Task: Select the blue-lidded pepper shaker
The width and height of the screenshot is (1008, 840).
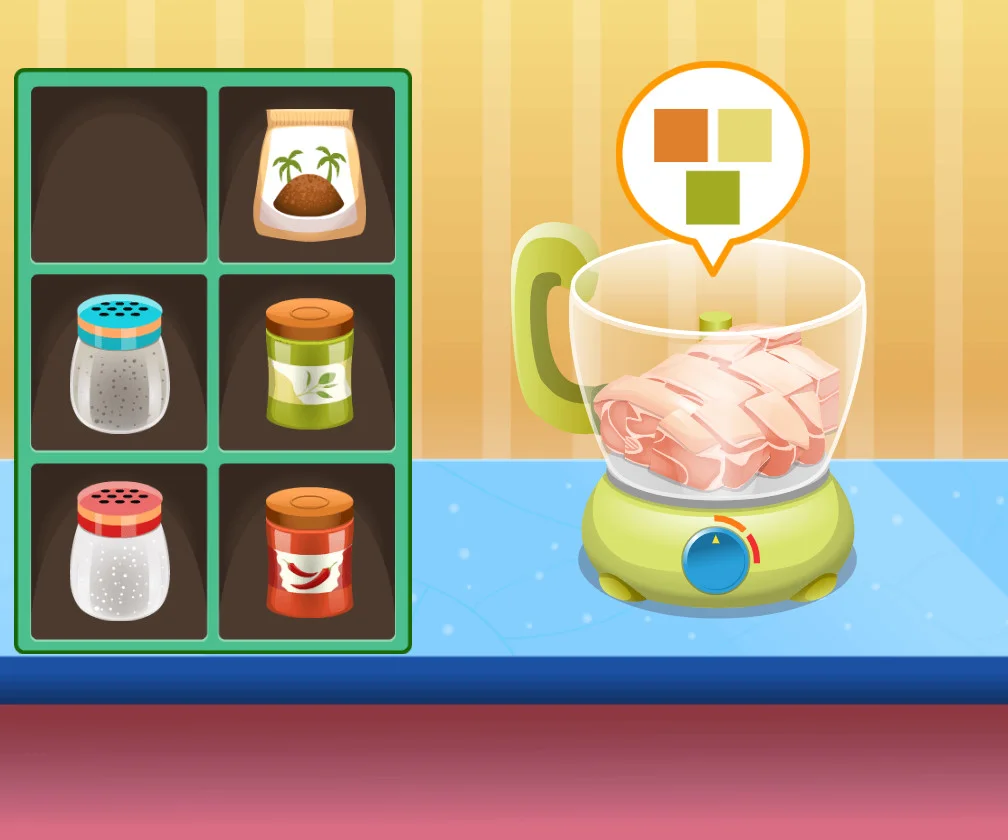Action: coord(120,364)
